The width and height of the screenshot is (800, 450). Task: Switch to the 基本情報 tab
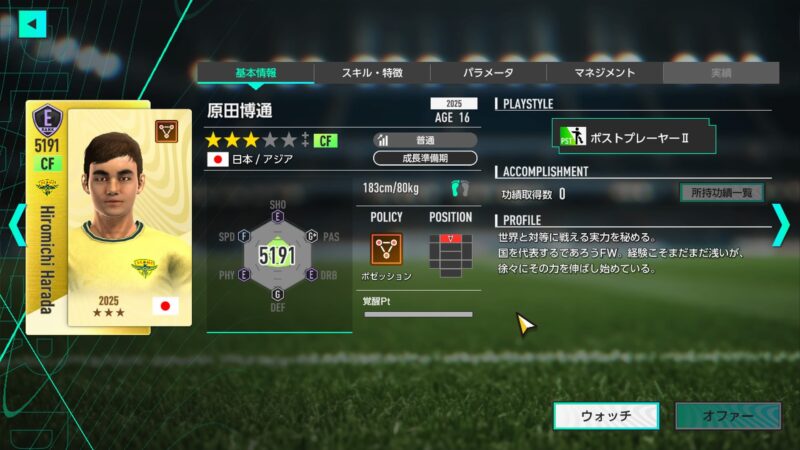(x=255, y=73)
